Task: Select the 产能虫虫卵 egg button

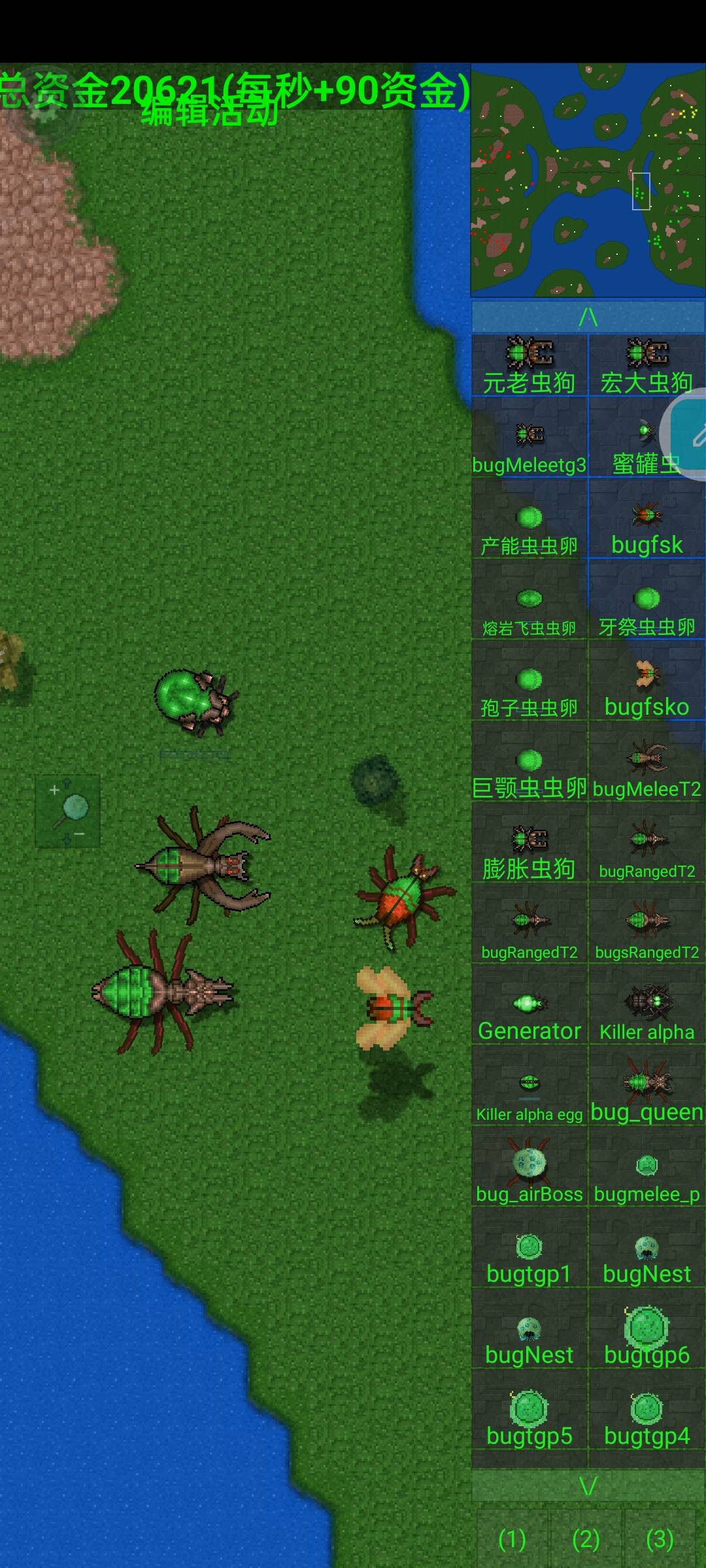Action: point(529,527)
